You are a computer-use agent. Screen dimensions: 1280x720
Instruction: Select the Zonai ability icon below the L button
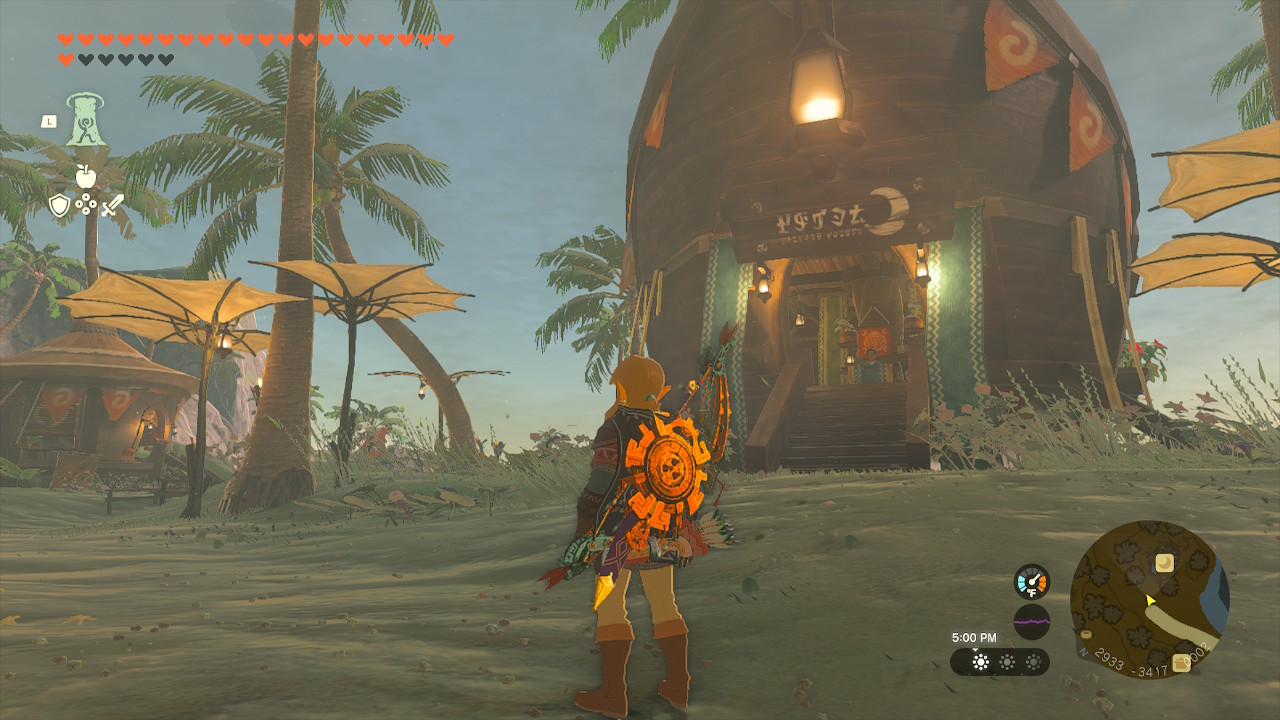85,118
